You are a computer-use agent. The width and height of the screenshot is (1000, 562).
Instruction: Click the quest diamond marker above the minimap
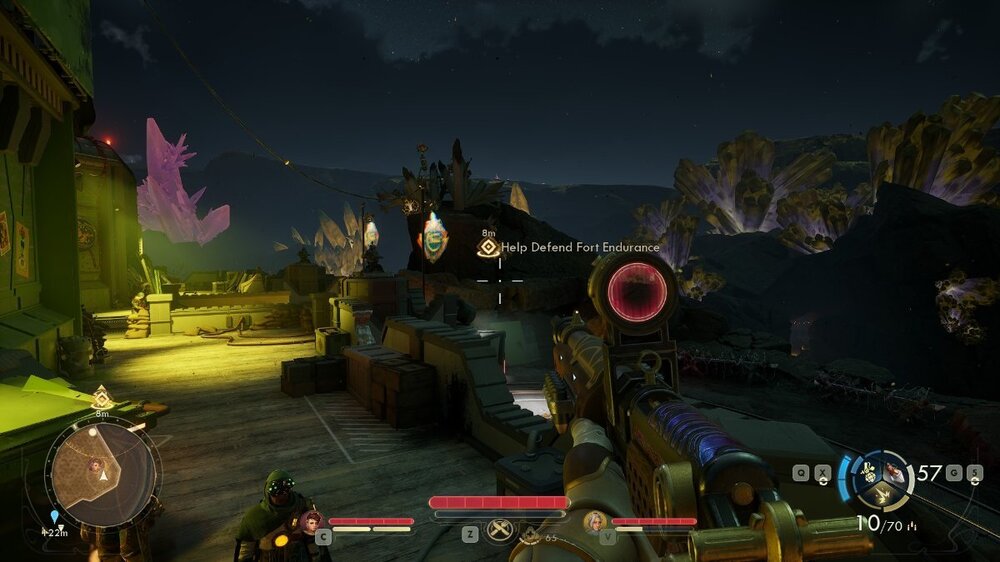point(101,397)
